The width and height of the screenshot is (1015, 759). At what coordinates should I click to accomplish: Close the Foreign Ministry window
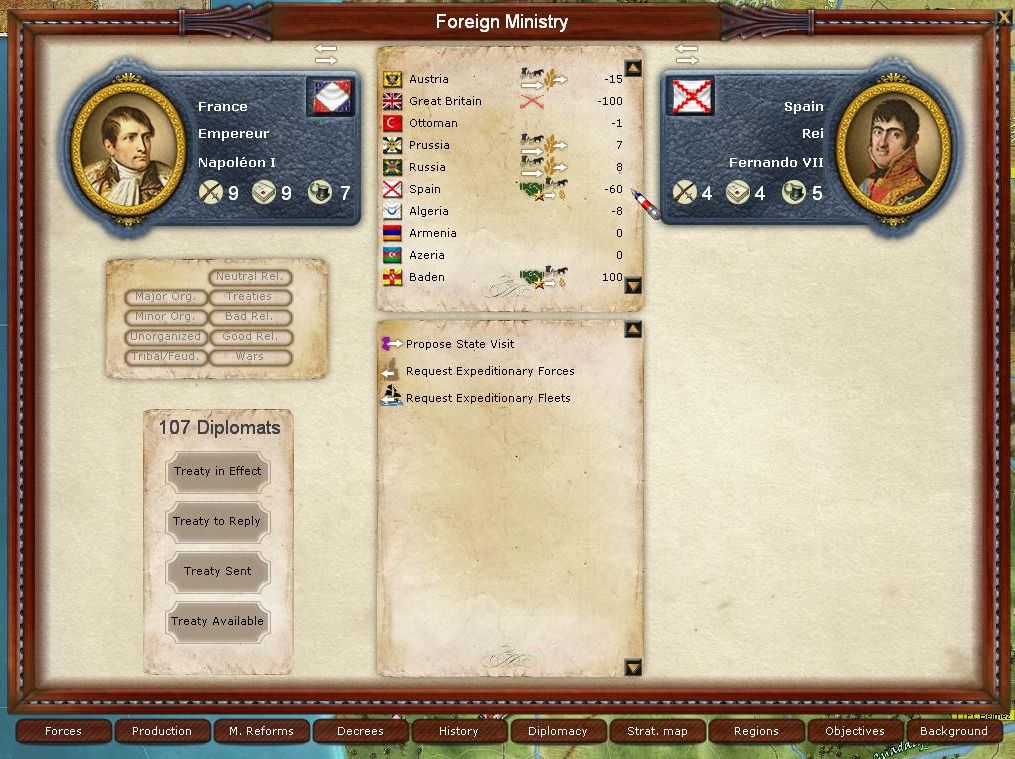pyautogui.click(x=1003, y=16)
